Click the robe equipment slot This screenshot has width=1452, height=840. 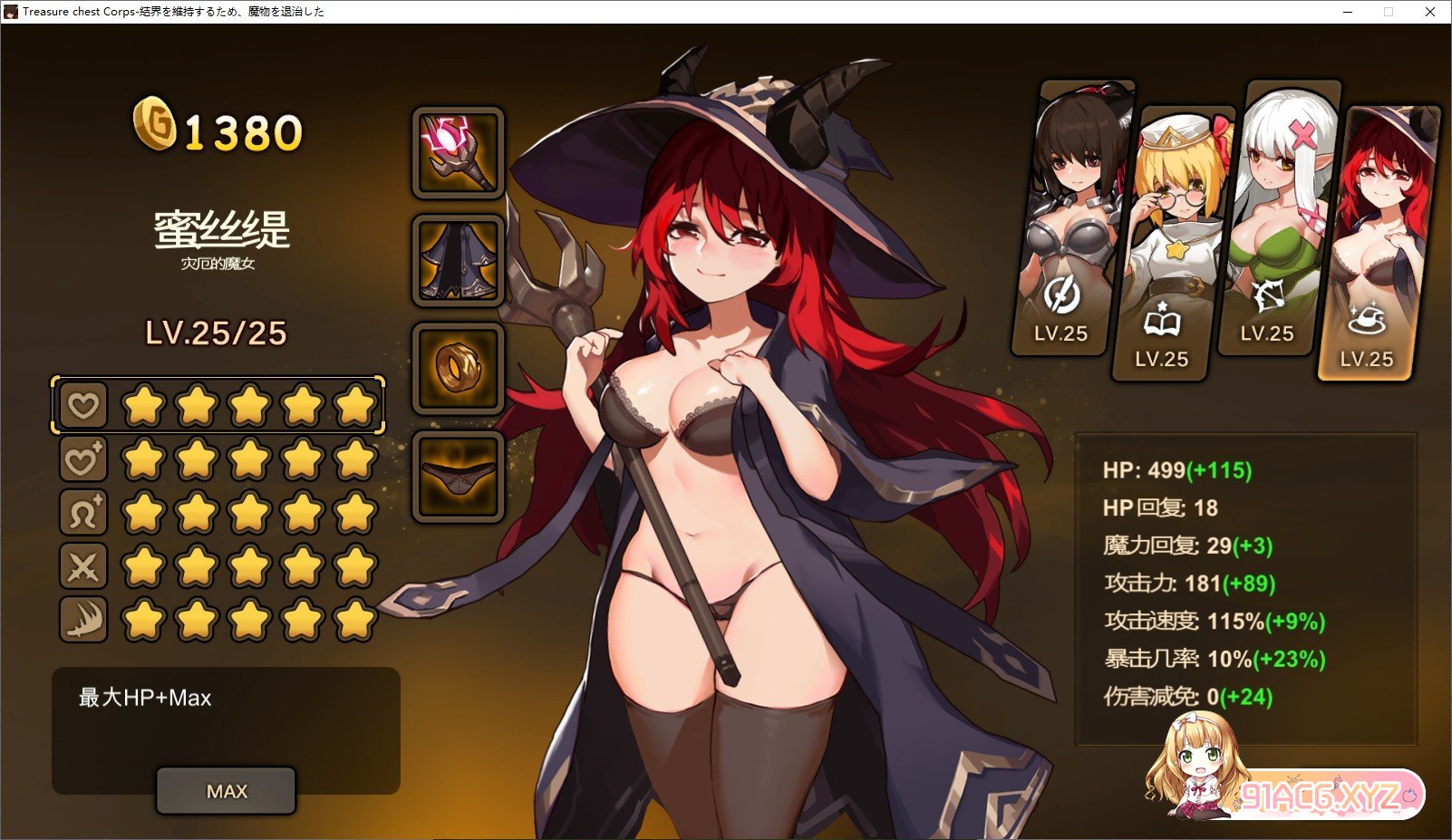(x=459, y=260)
